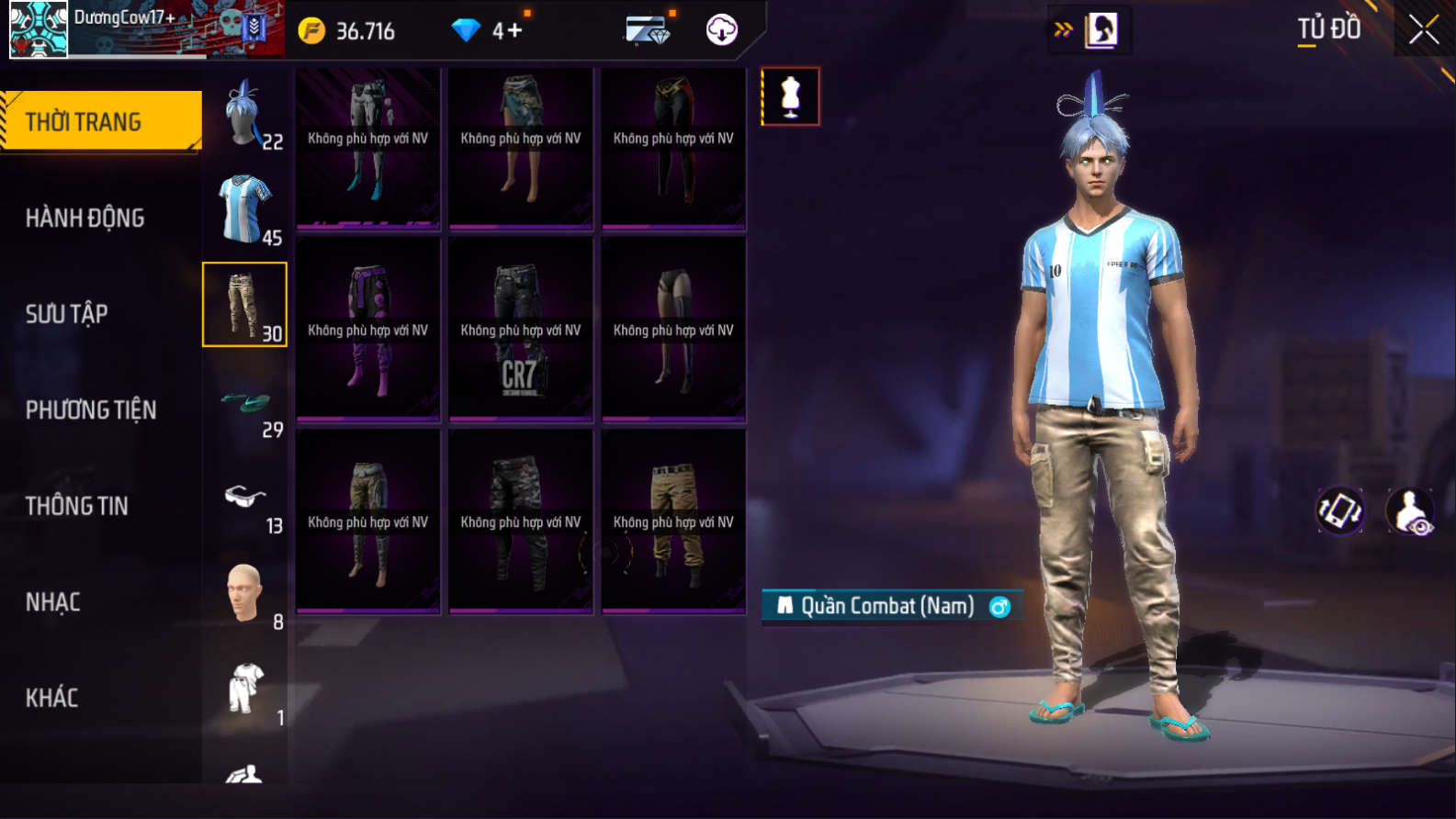
Task: Open the HÀNH ĐỘNG section
Action: (x=85, y=218)
